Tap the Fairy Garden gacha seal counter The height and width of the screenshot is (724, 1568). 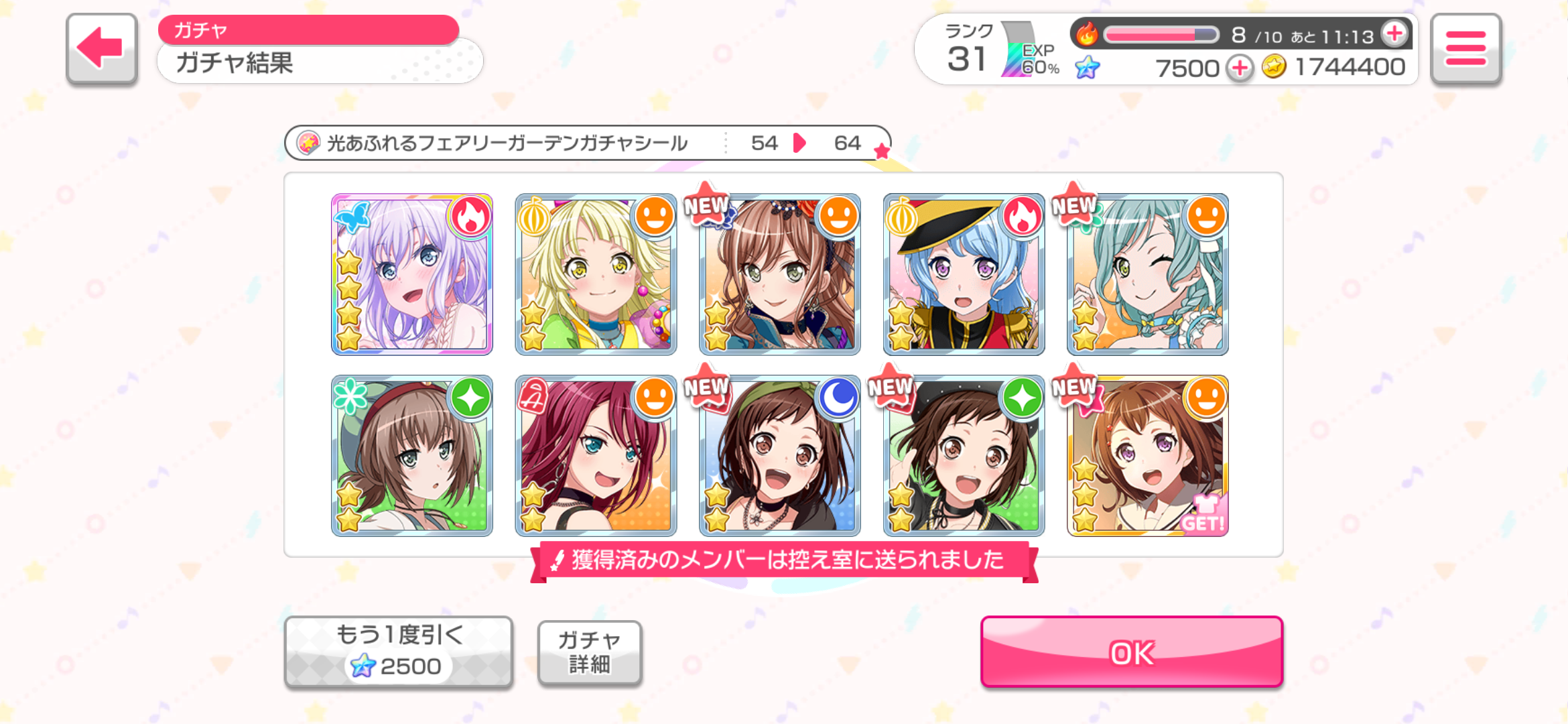(587, 143)
